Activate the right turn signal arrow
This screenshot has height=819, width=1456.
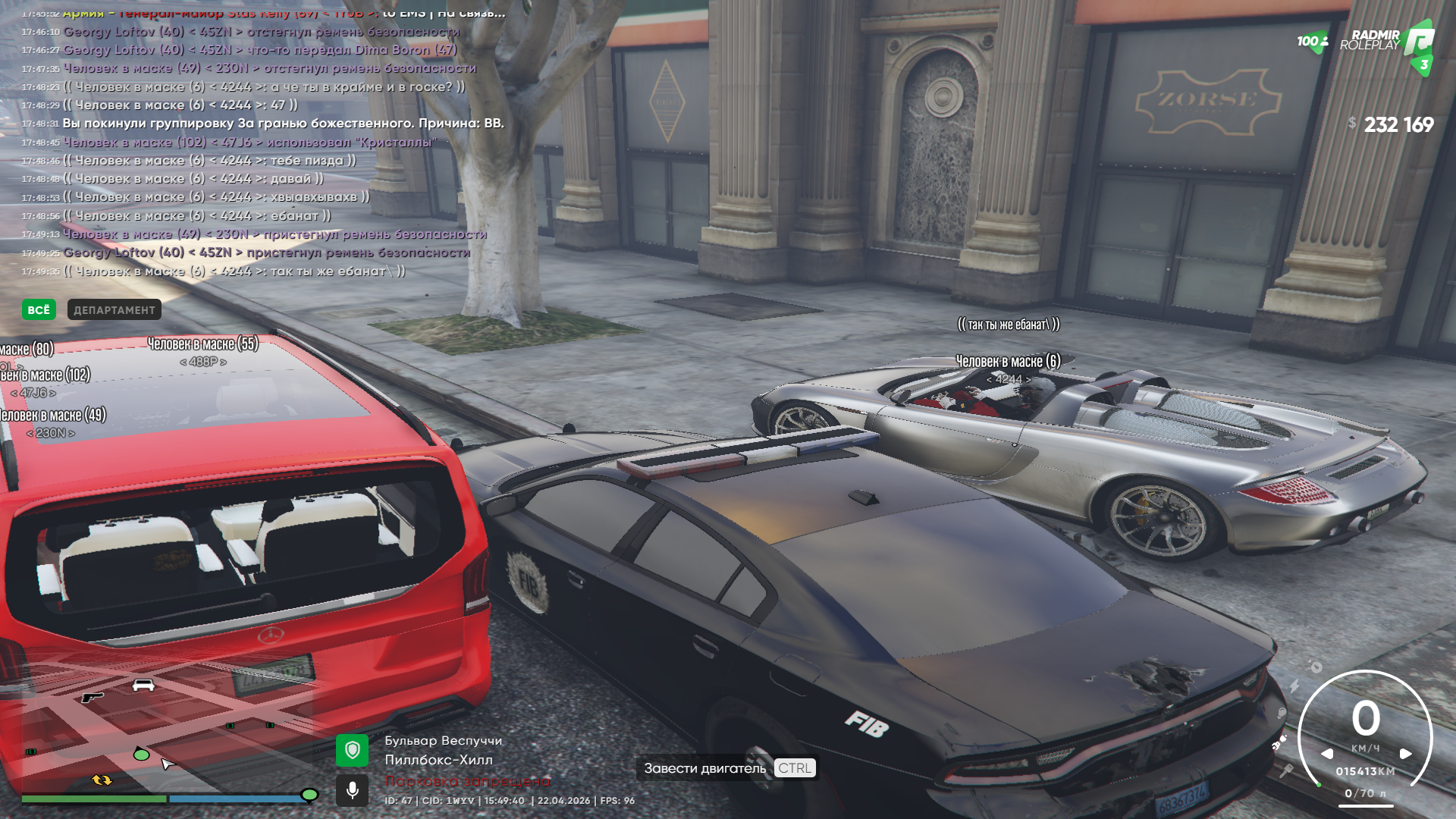[1405, 754]
